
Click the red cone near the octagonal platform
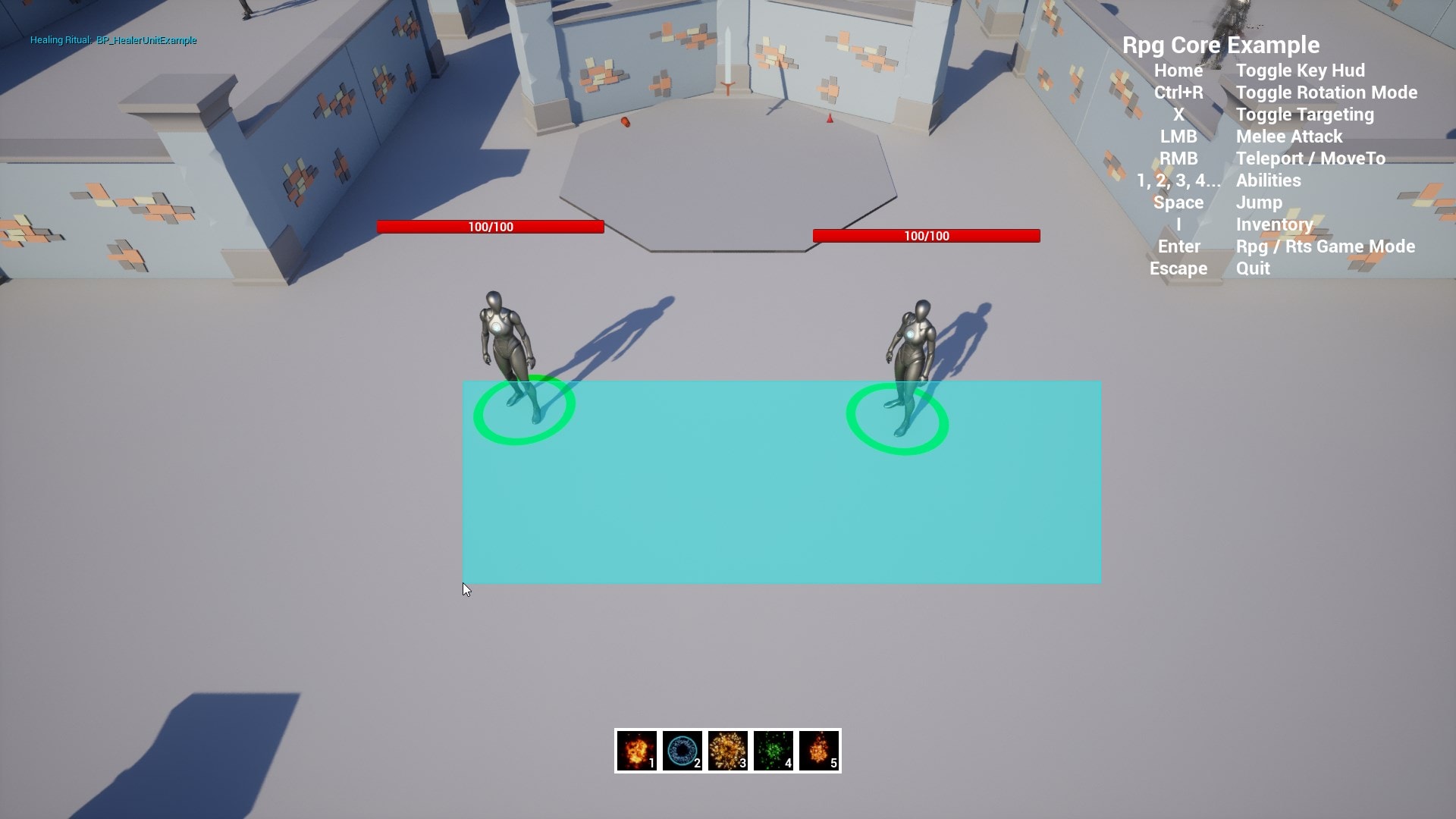click(828, 118)
